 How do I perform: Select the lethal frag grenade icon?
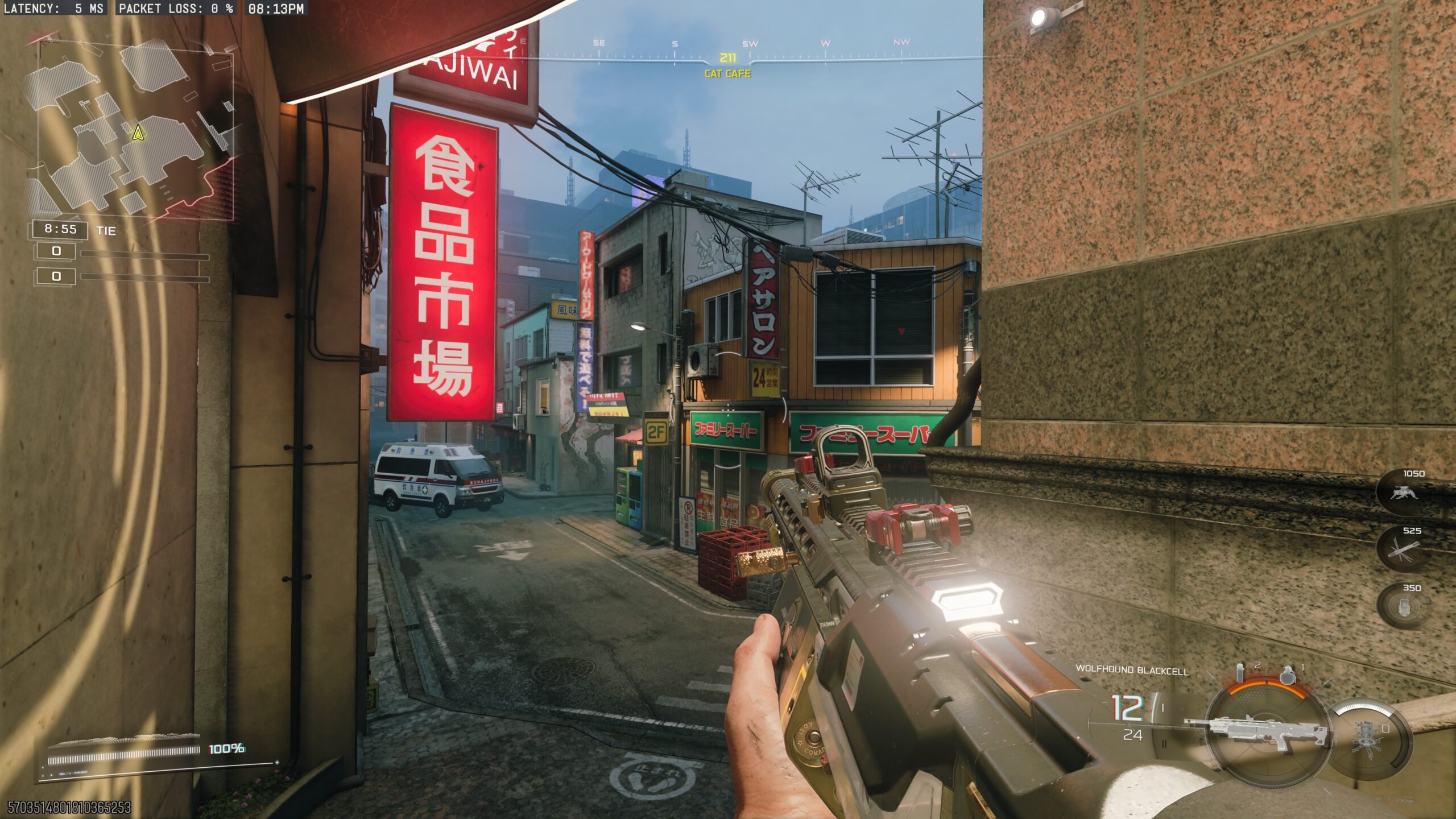1288,674
